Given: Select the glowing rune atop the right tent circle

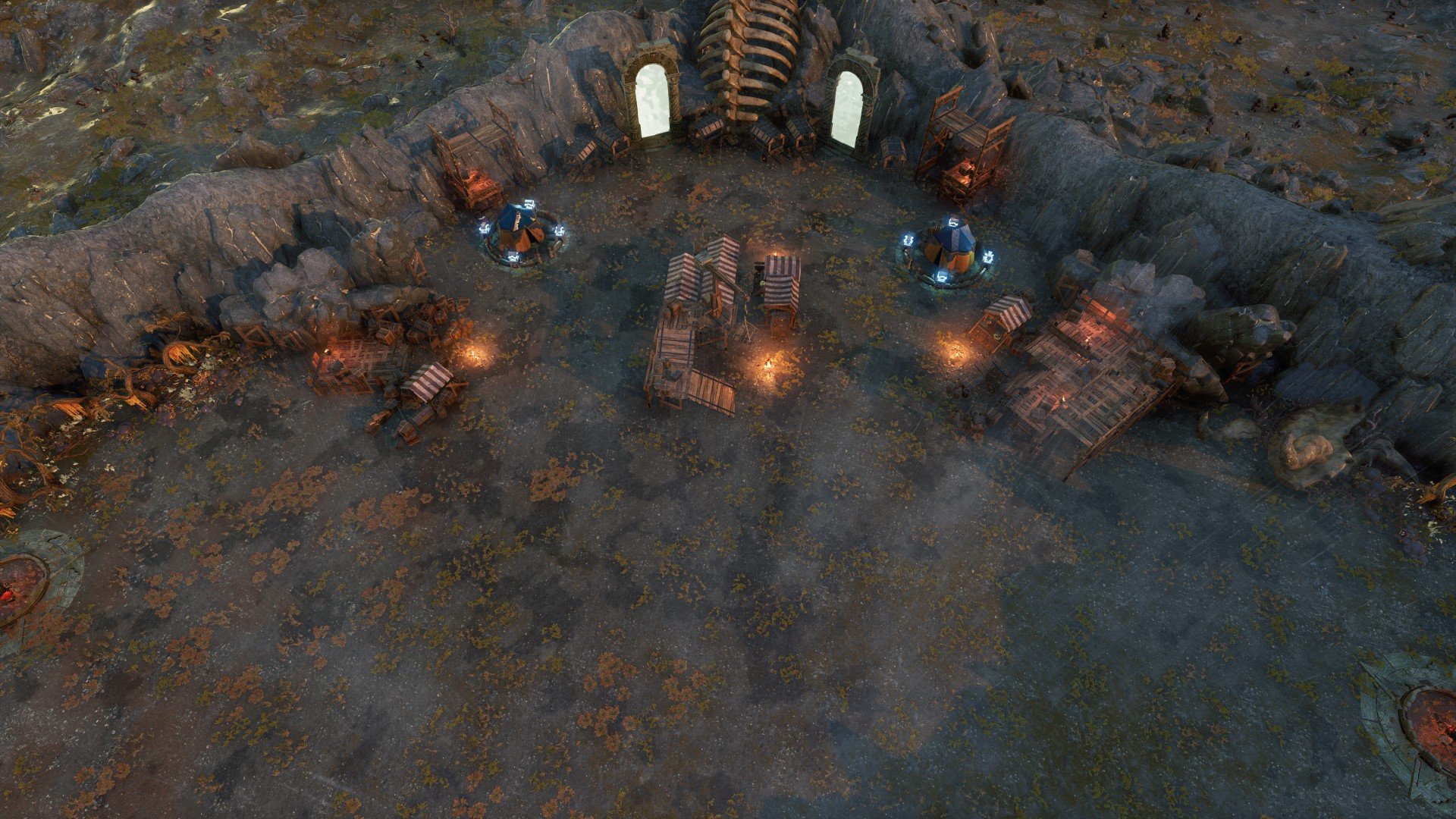Looking at the screenshot, I should pyautogui.click(x=953, y=223).
